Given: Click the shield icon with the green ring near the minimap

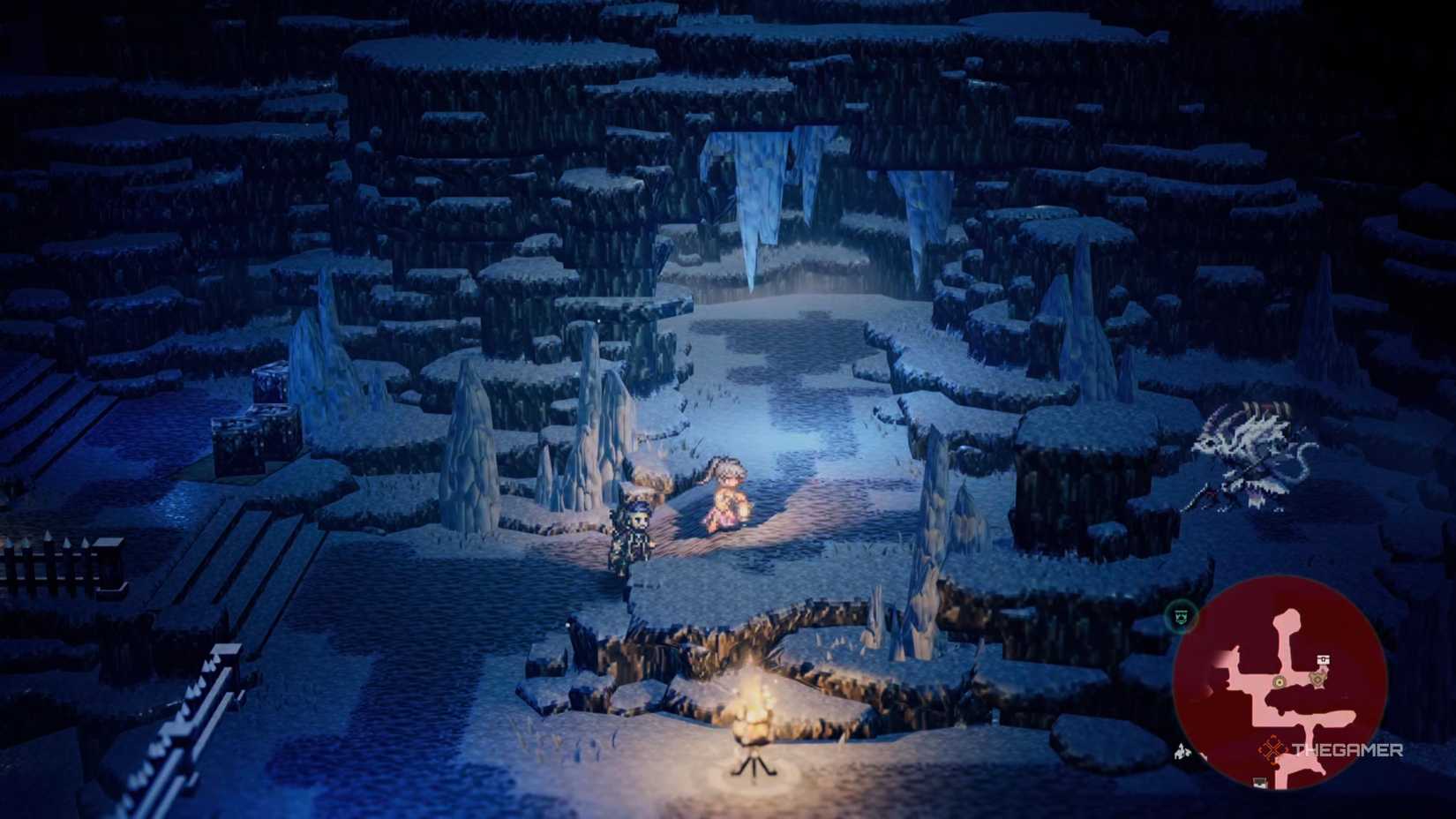Looking at the screenshot, I should (x=1180, y=616).
